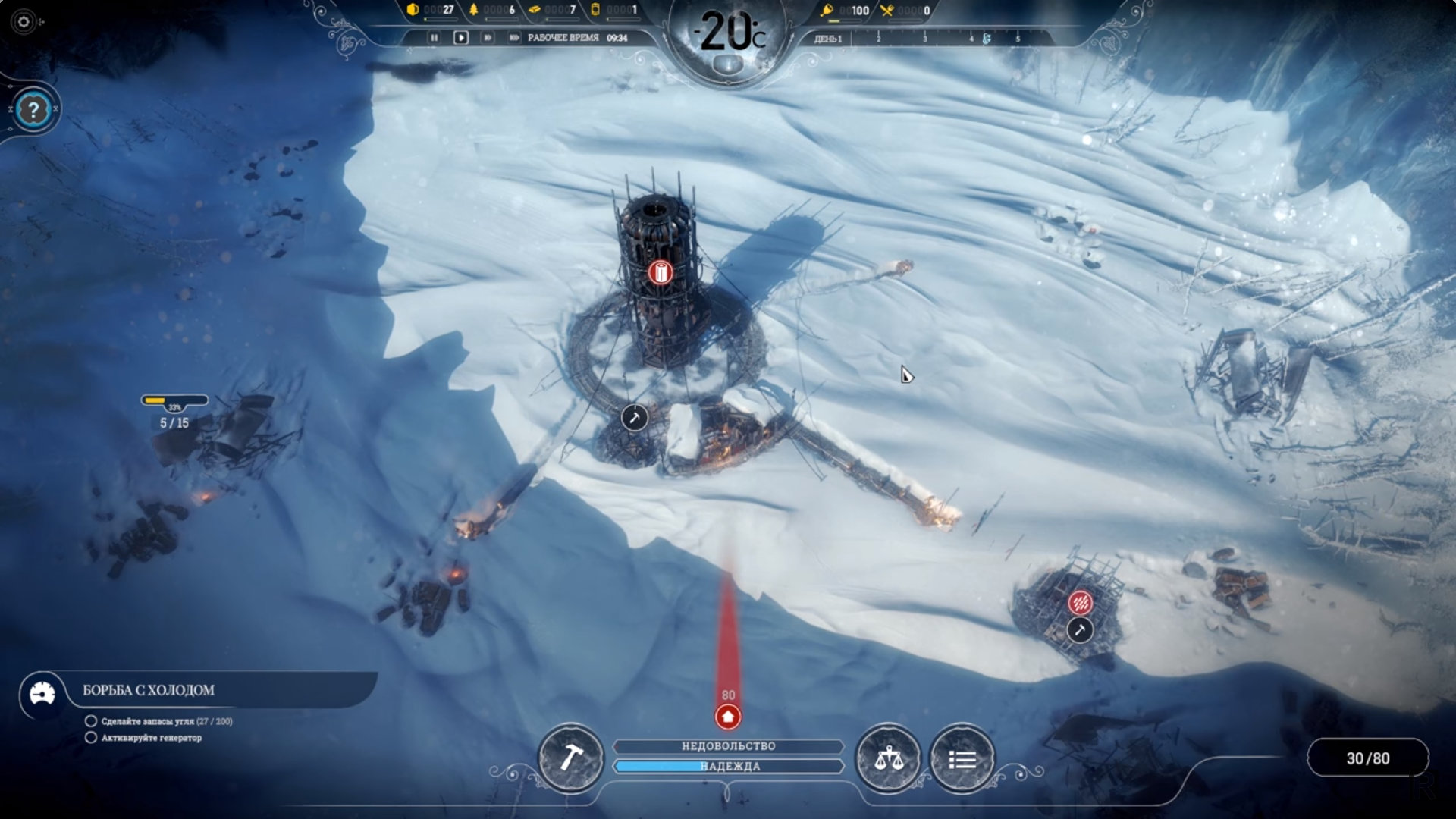
Task: Open the question mark help button
Action: point(33,111)
